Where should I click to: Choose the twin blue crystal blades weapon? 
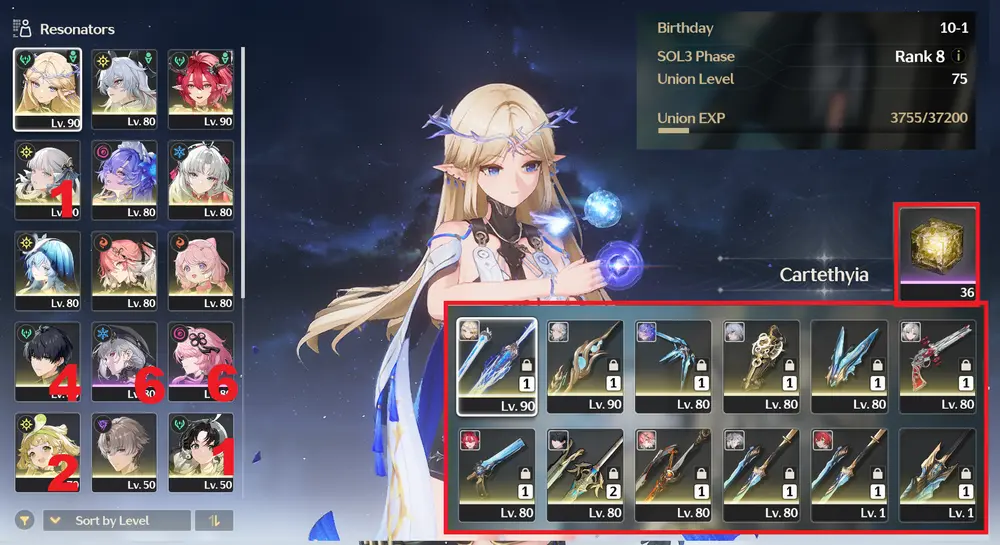point(849,366)
